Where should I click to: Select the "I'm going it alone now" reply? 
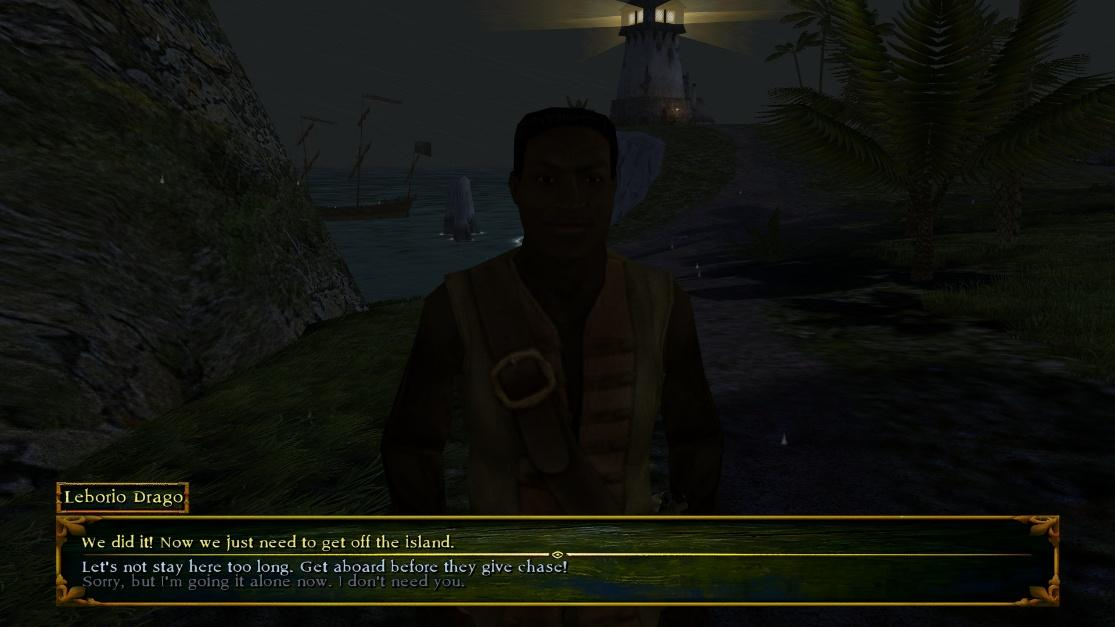(273, 581)
